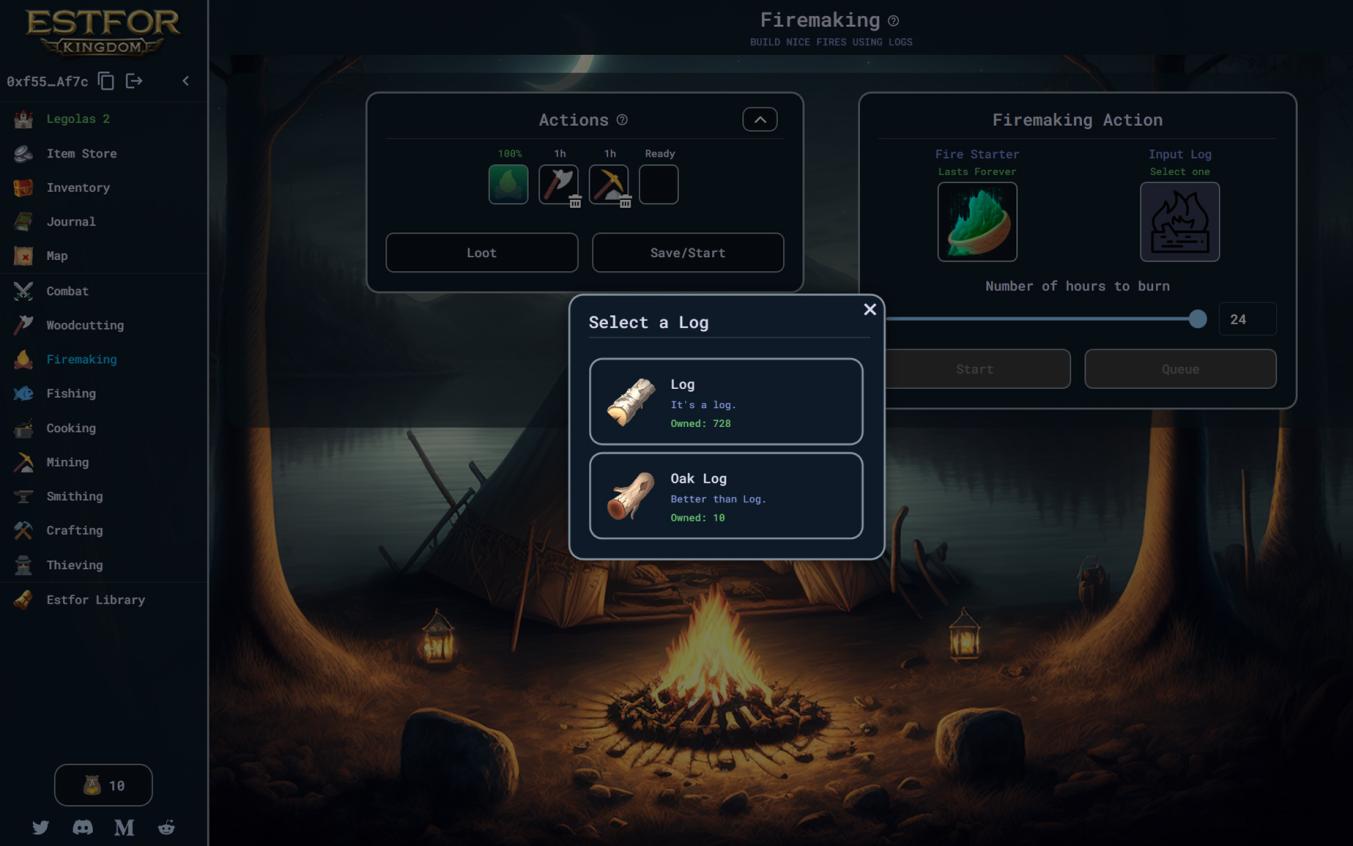The image size is (1353, 846).
Task: Collapse the left sidebar
Action: tap(185, 81)
